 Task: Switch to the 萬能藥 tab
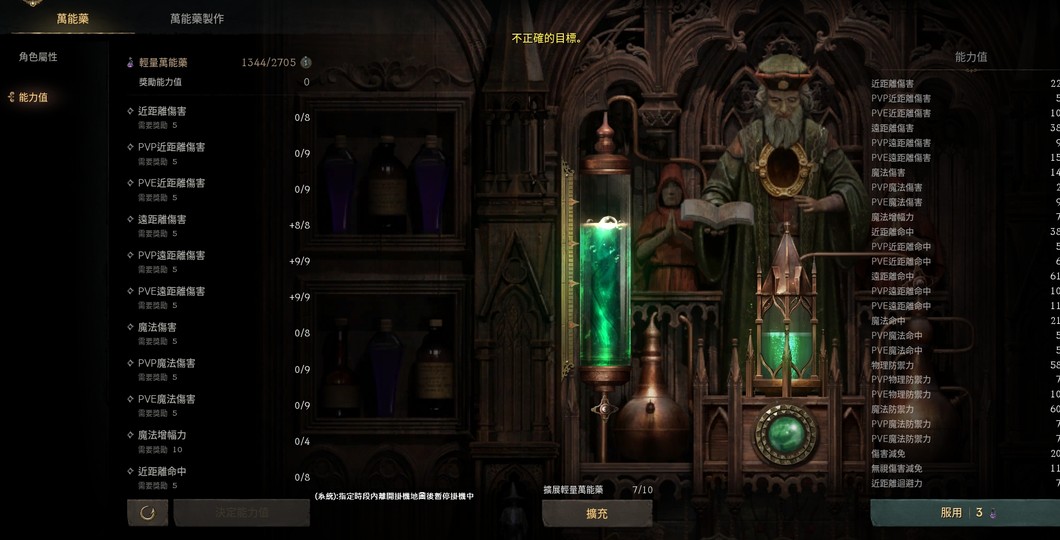(x=73, y=18)
